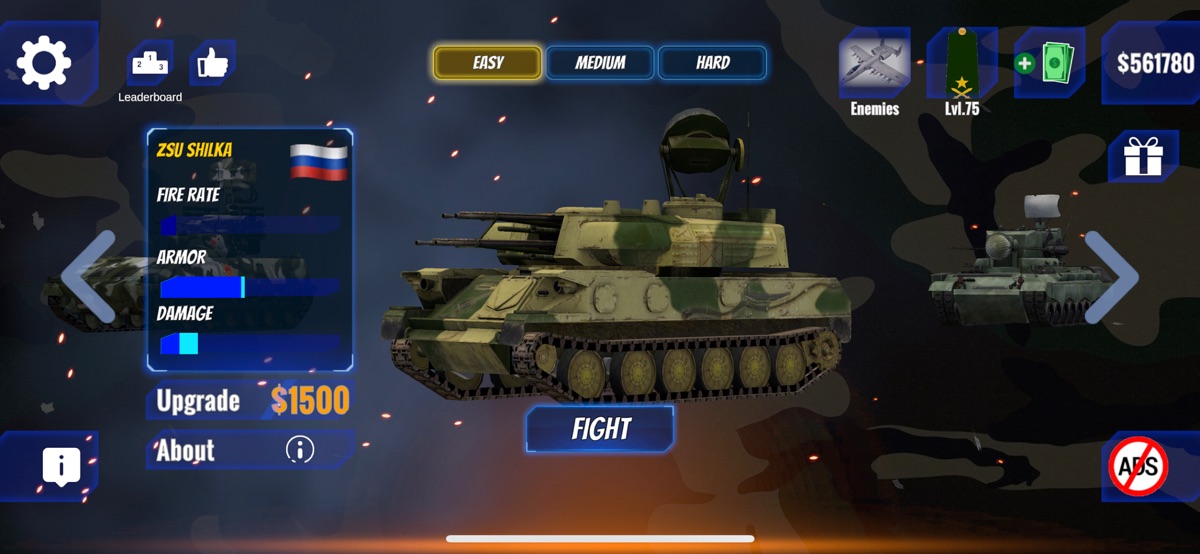Image resolution: width=1200 pixels, height=554 pixels.
Task: Go to previous vehicle with left arrow
Action: [88, 277]
